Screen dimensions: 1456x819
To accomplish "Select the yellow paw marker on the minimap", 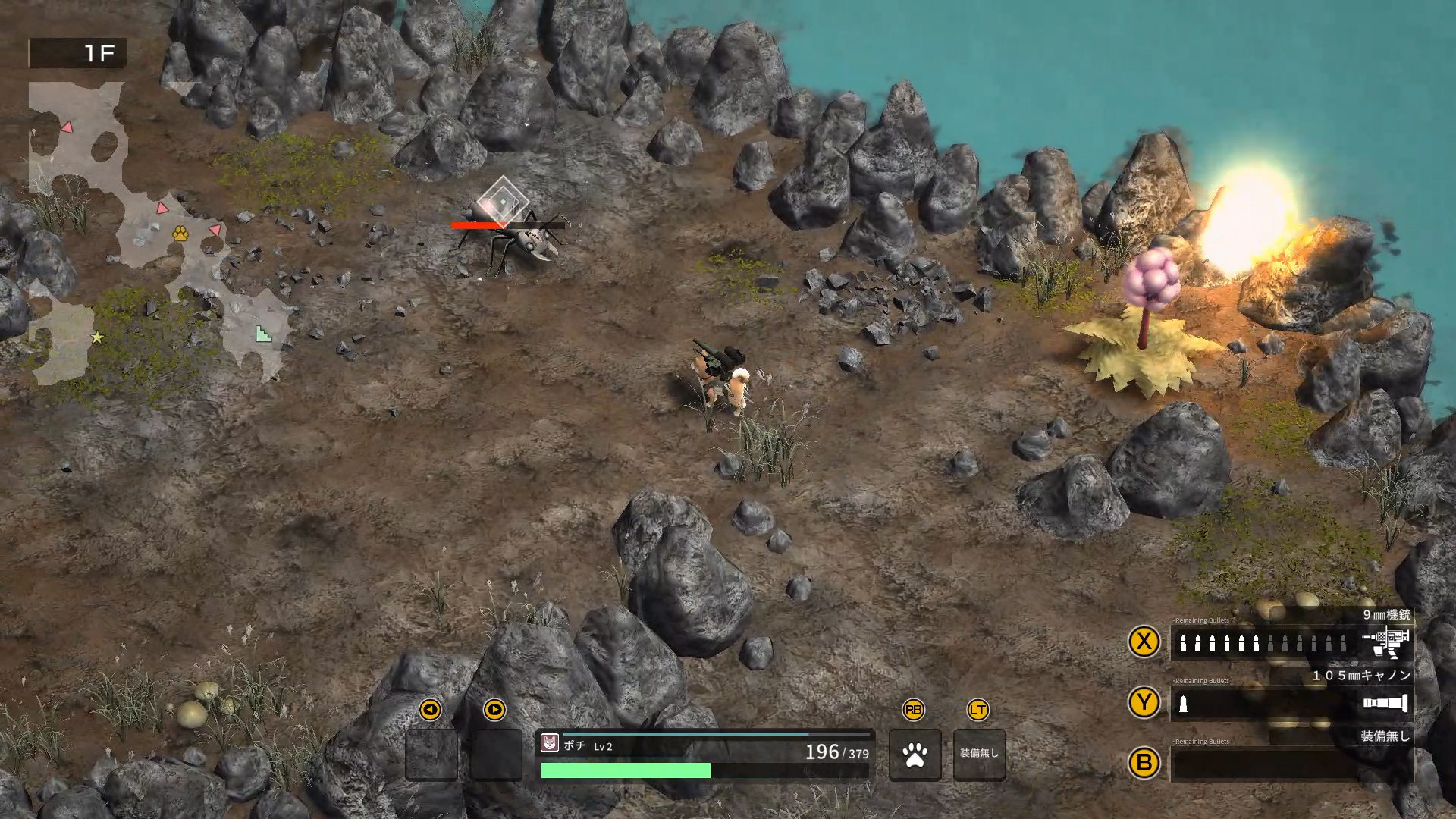I will pyautogui.click(x=180, y=234).
